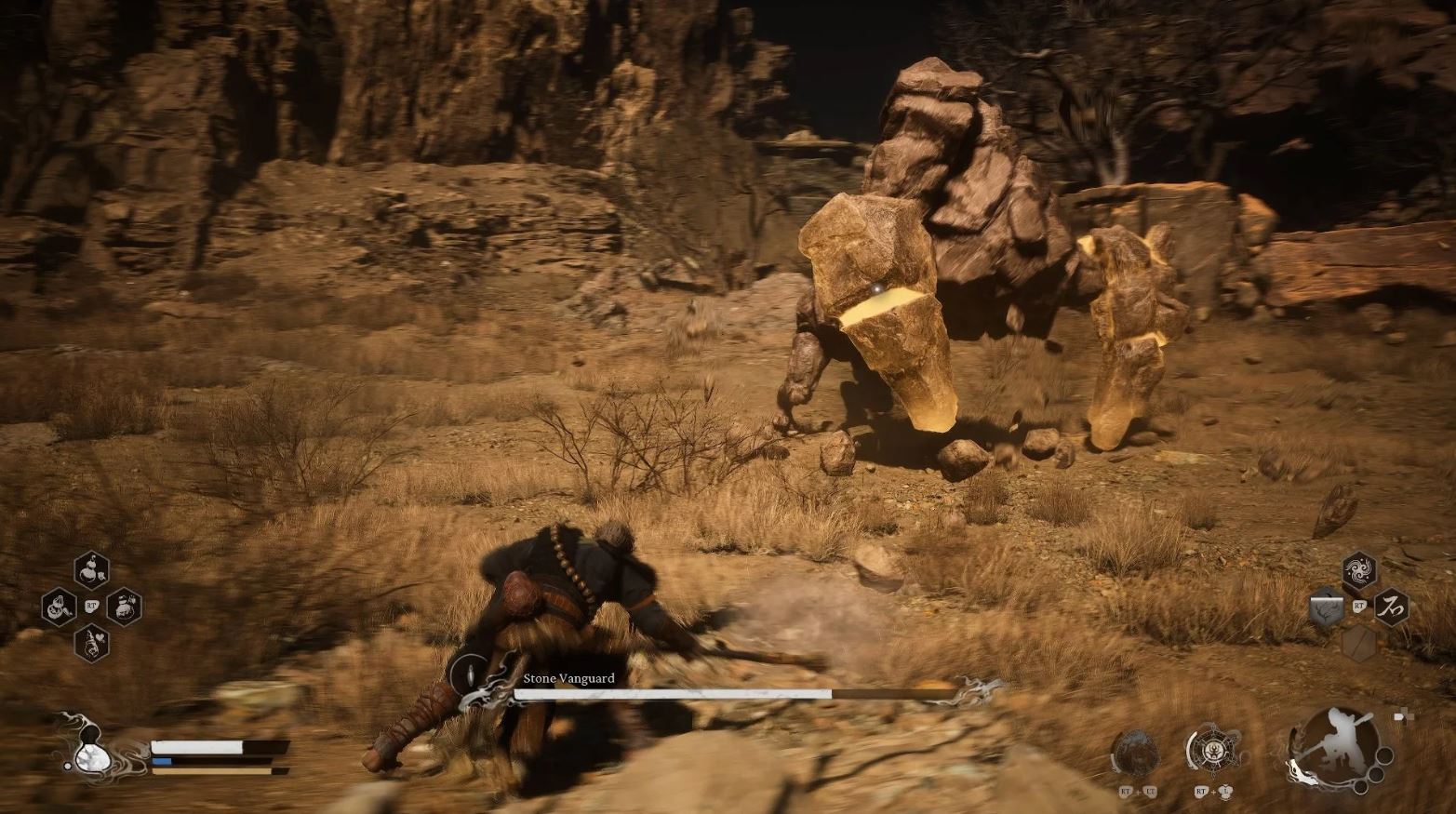Click the spirit skill medallion near RT+LT prompt
This screenshot has height=814, width=1456.
click(x=1136, y=751)
